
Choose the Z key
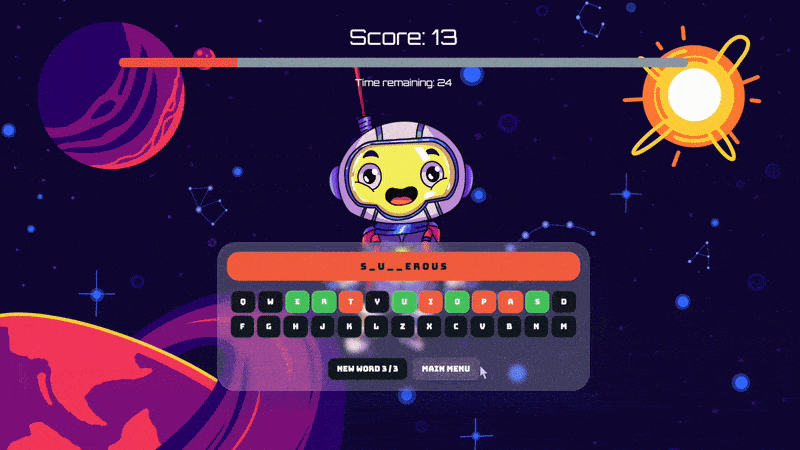click(403, 326)
